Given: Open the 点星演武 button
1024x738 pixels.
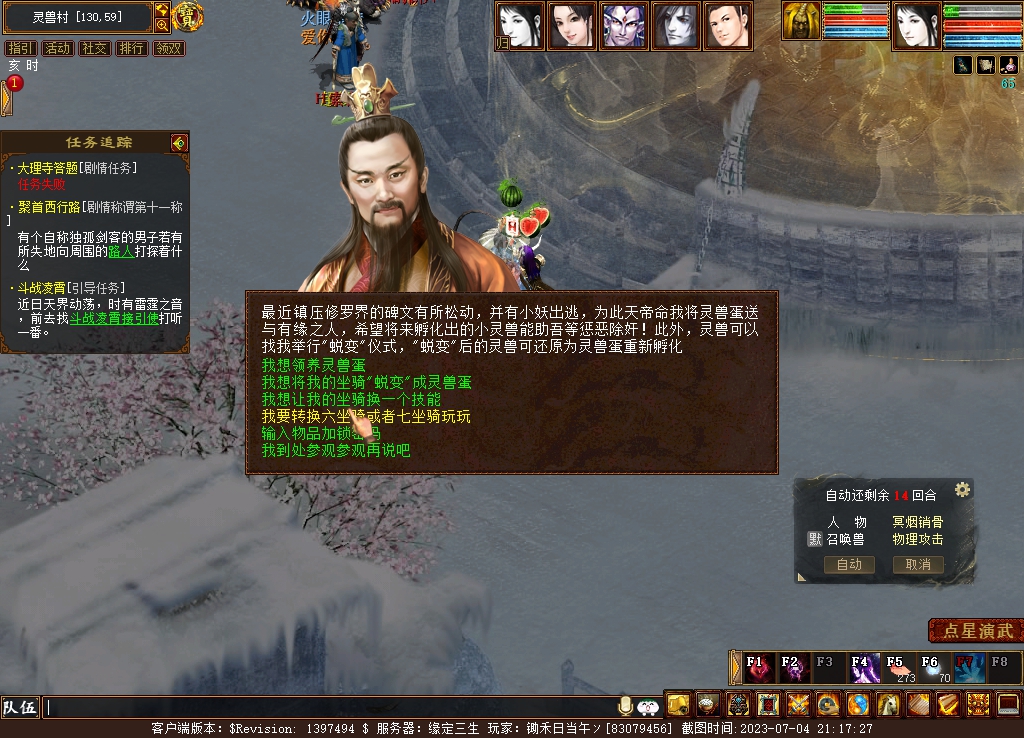Looking at the screenshot, I should click(x=977, y=631).
